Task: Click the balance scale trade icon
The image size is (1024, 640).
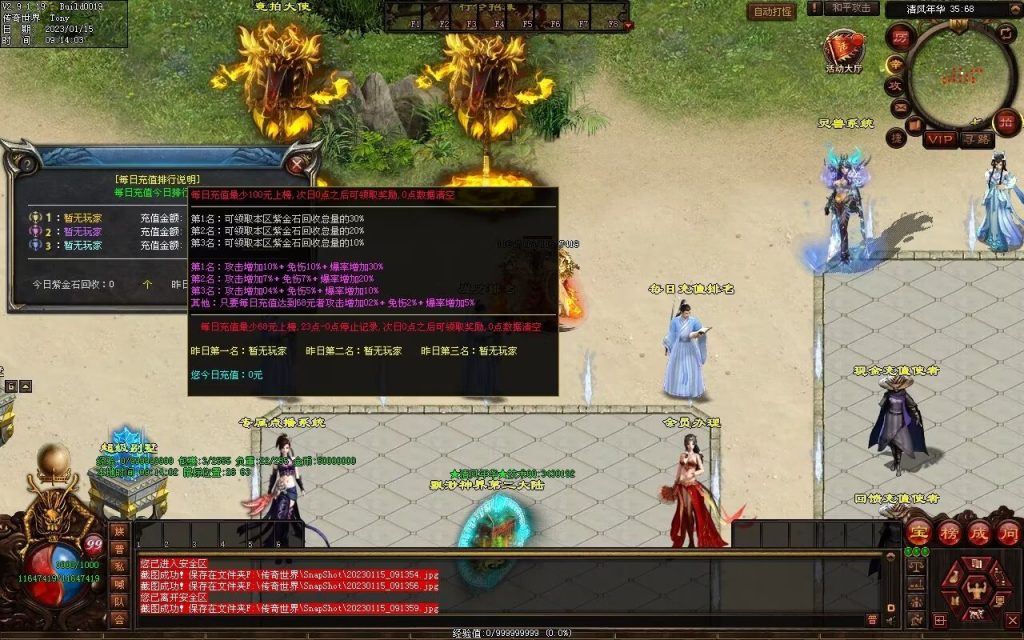Action: [915, 565]
